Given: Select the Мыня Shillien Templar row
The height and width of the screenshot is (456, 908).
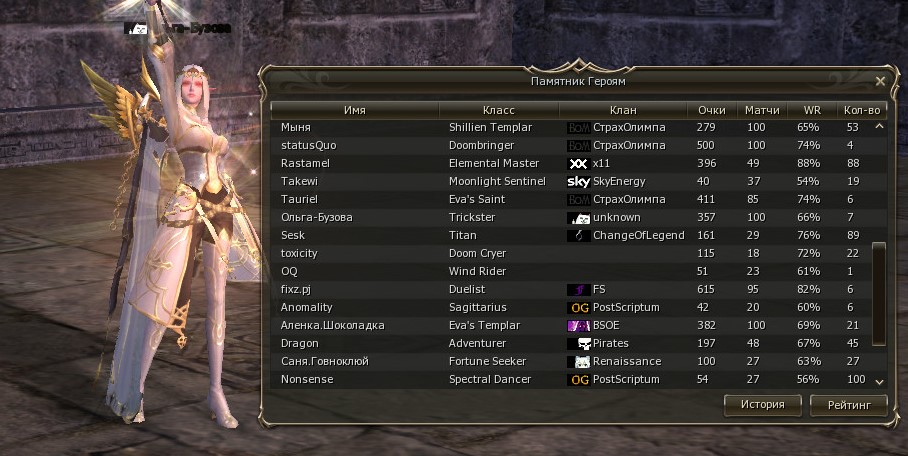Looking at the screenshot, I should click(570, 128).
